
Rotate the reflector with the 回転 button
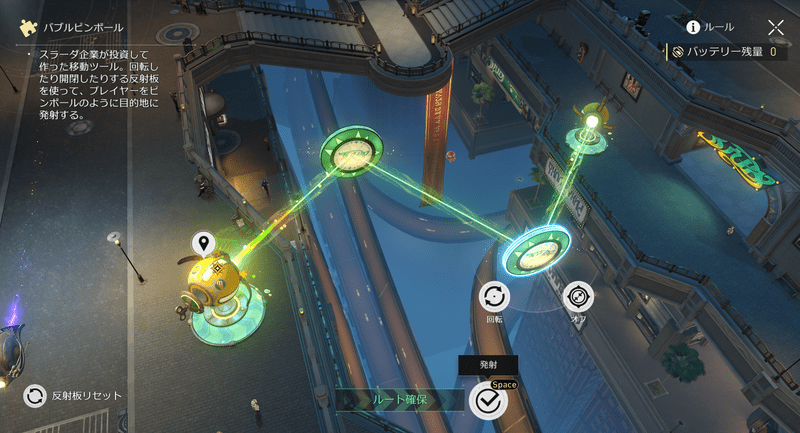pyautogui.click(x=494, y=297)
